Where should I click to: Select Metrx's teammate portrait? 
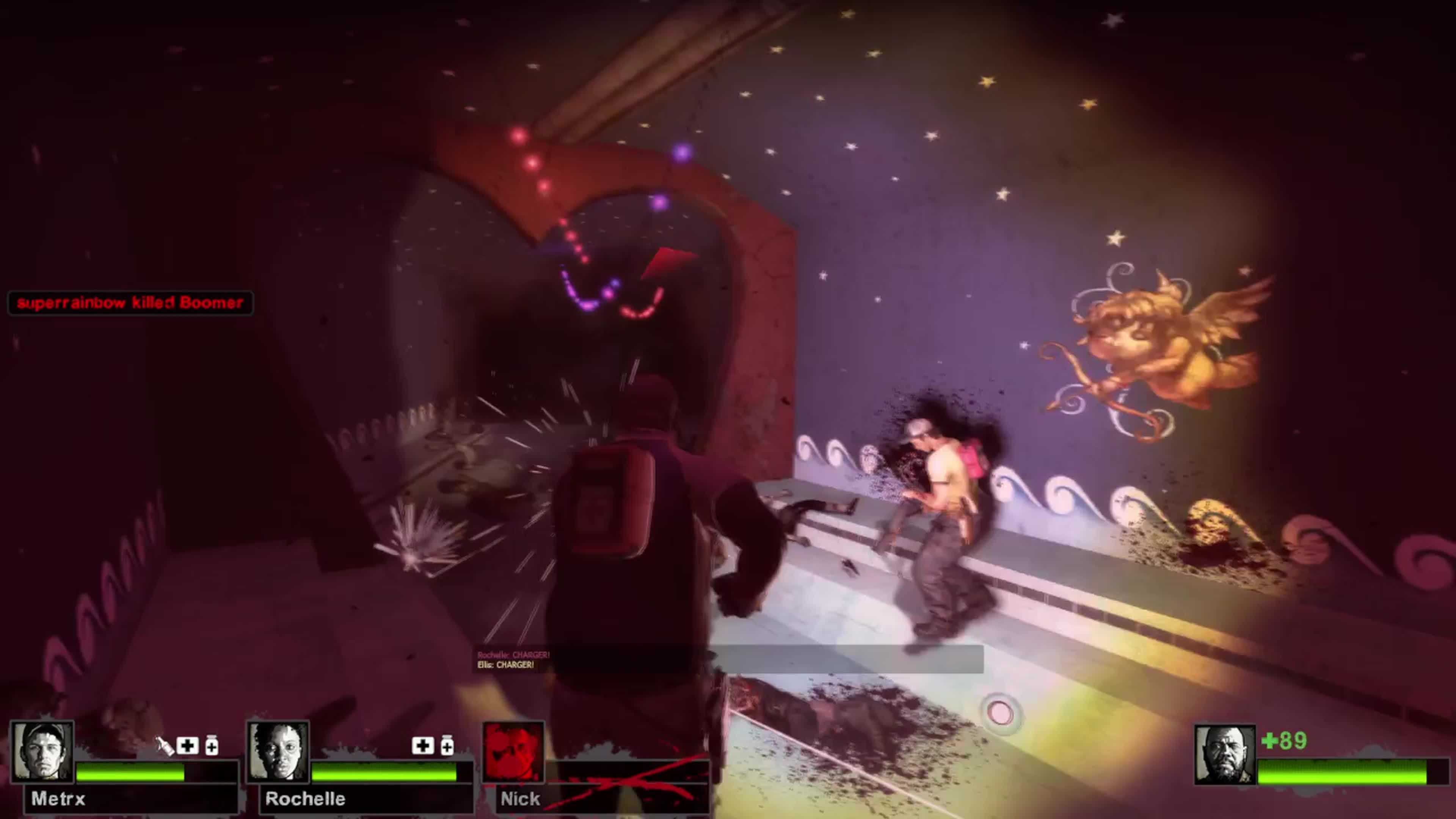coord(43,752)
